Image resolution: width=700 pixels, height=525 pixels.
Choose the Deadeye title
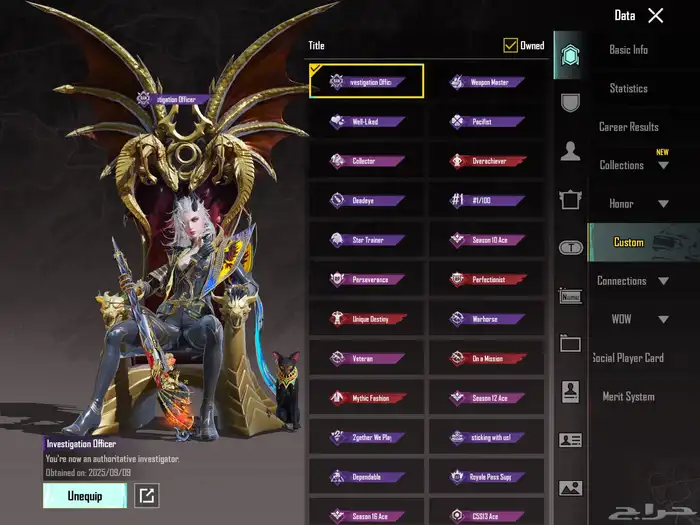pyautogui.click(x=366, y=200)
